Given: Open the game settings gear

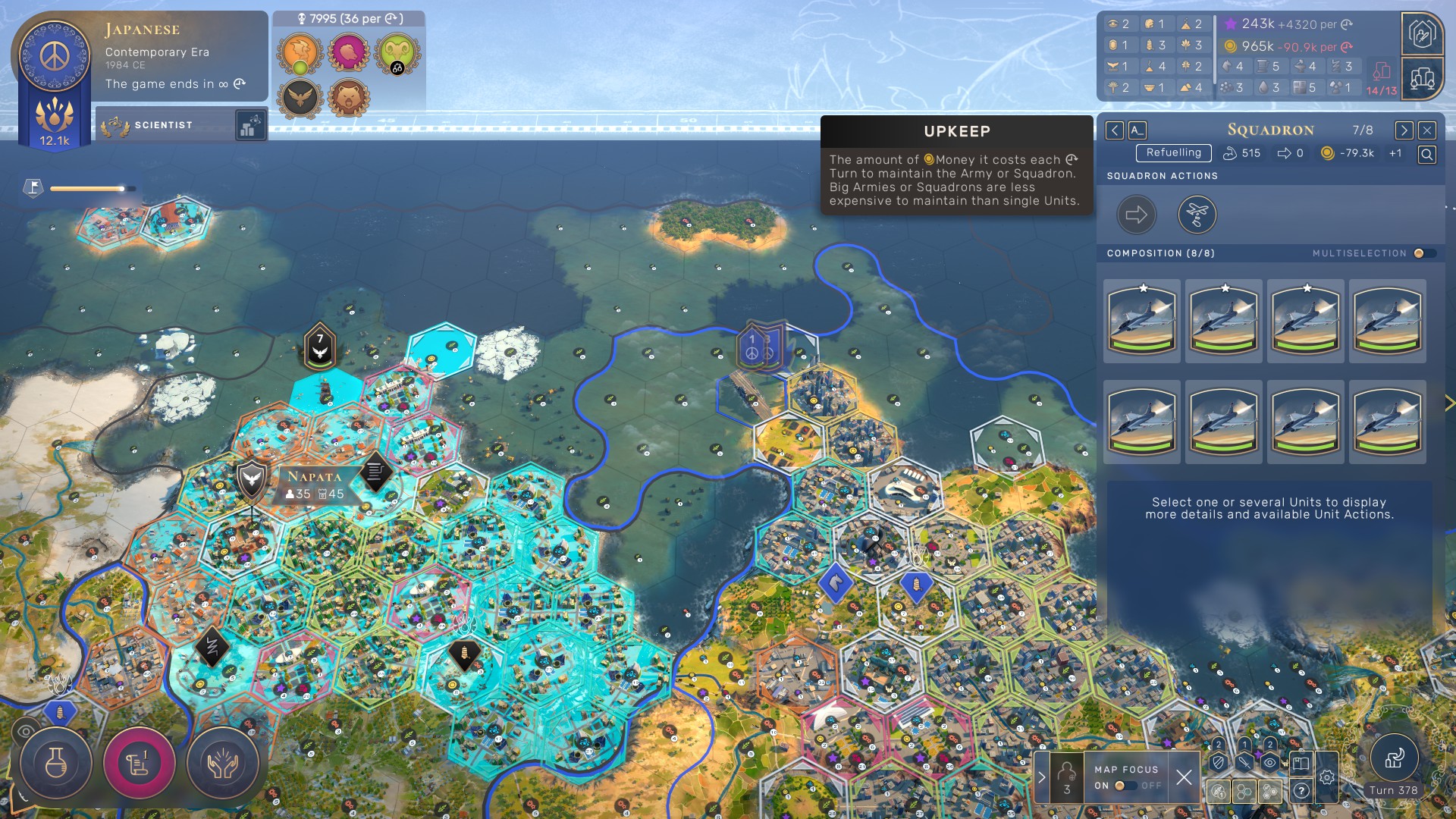Looking at the screenshot, I should [1326, 777].
